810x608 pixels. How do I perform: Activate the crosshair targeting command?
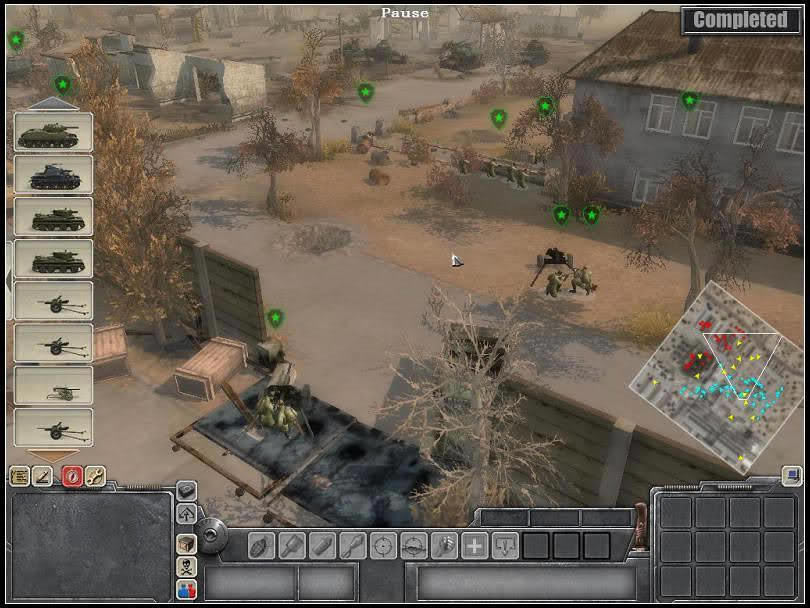point(383,546)
